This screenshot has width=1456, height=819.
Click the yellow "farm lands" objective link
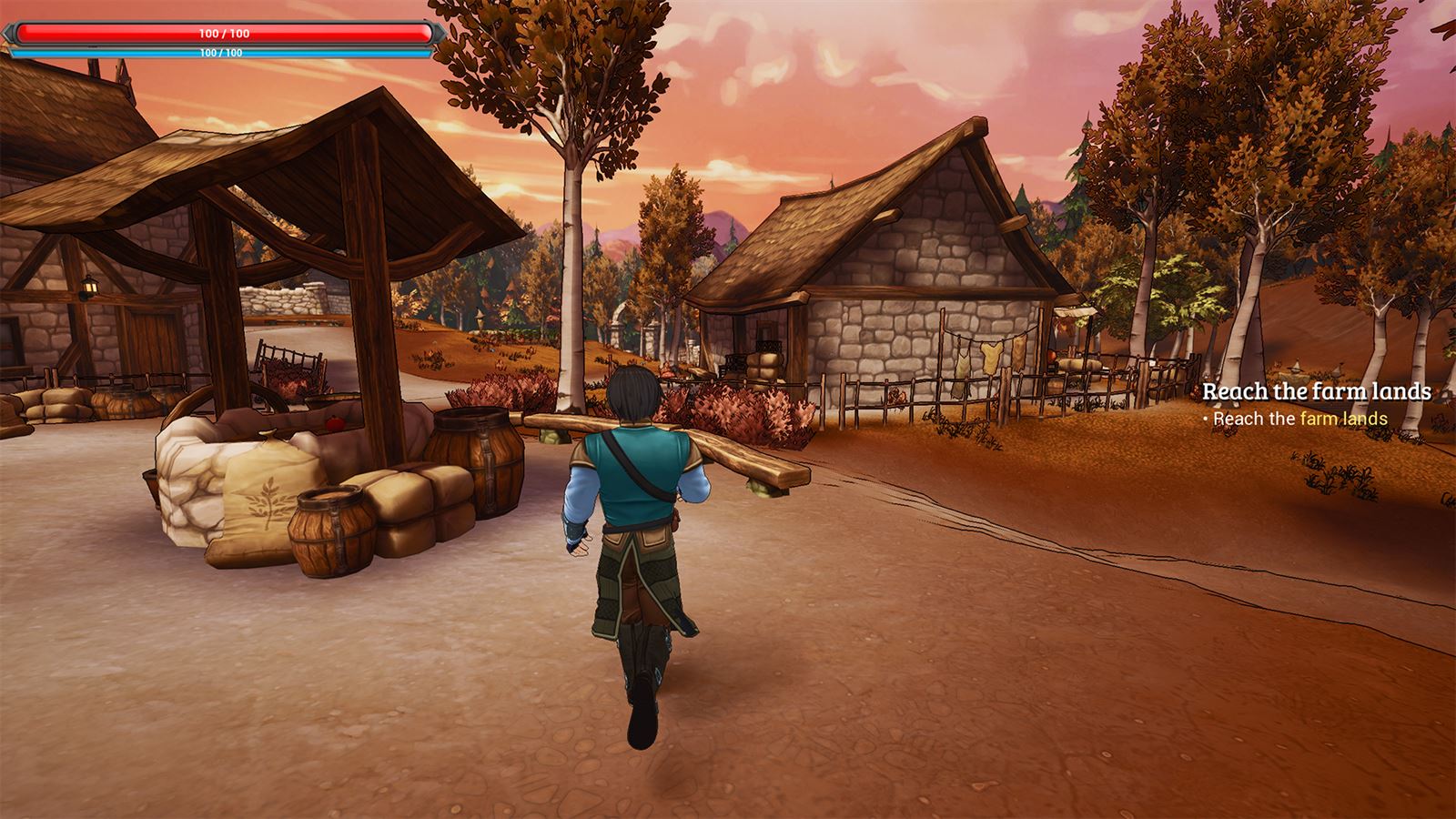[x=1343, y=419]
